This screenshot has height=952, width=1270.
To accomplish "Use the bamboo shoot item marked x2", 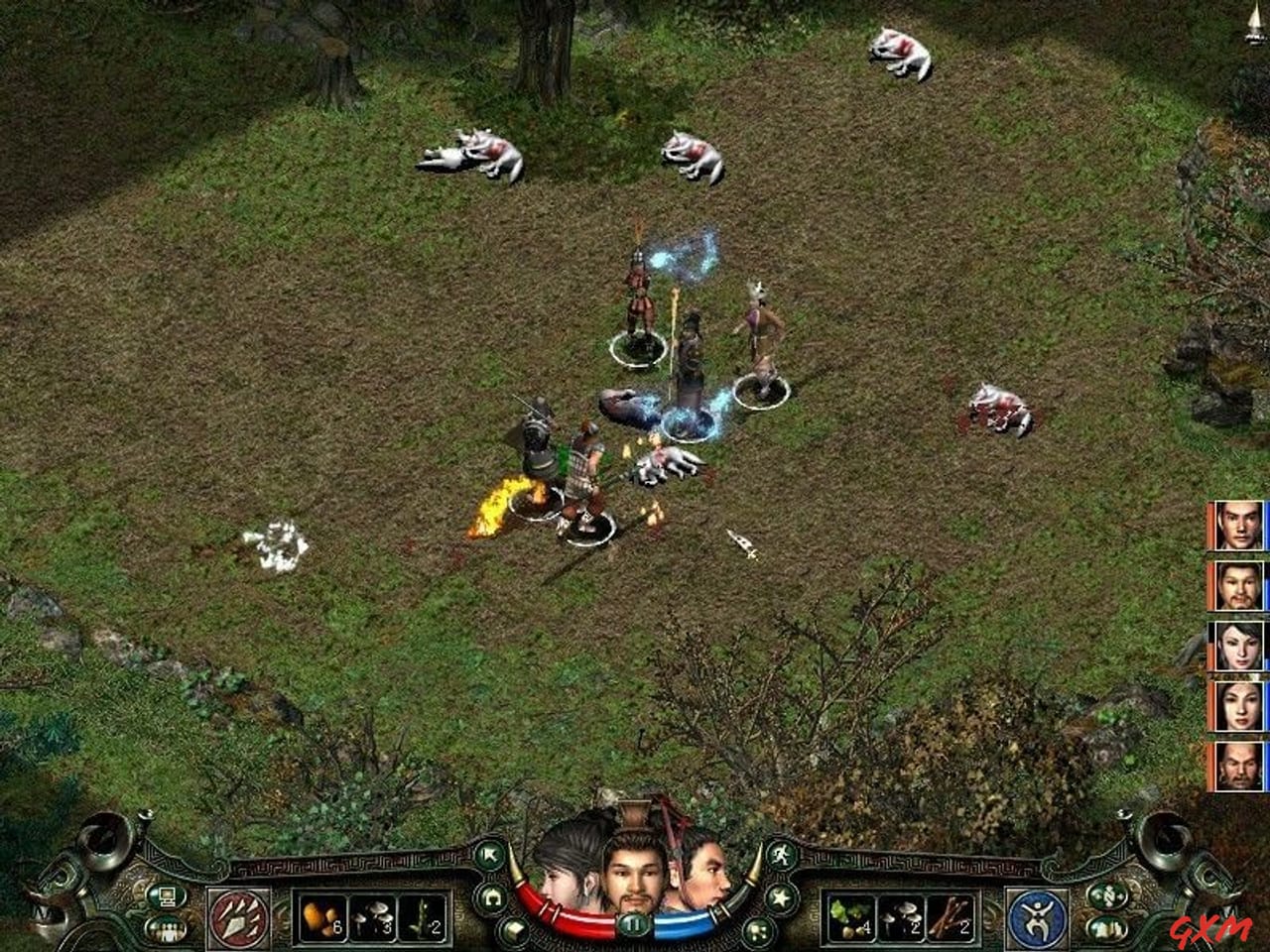I will click(422, 917).
